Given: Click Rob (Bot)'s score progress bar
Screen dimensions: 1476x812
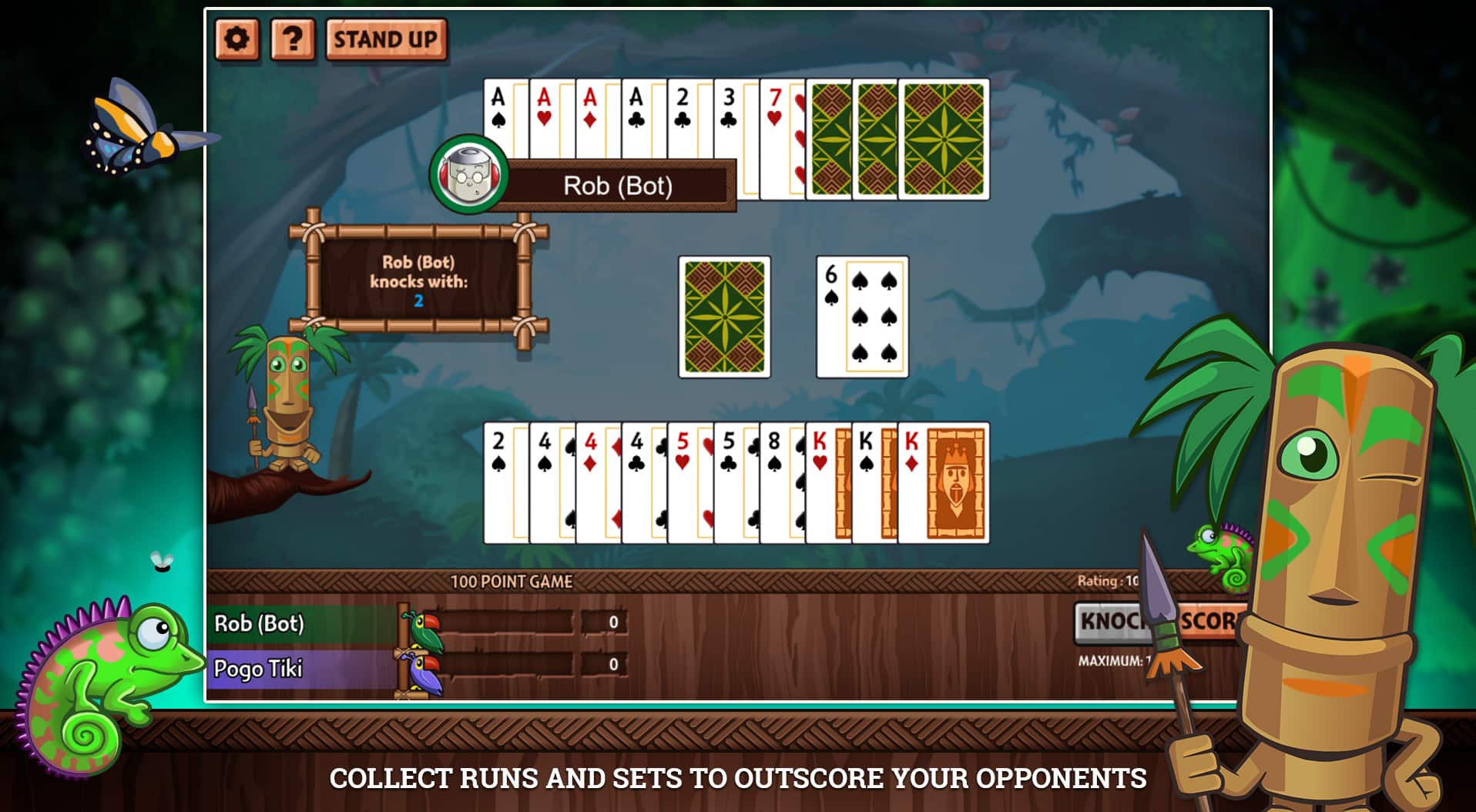Looking at the screenshot, I should tap(508, 624).
